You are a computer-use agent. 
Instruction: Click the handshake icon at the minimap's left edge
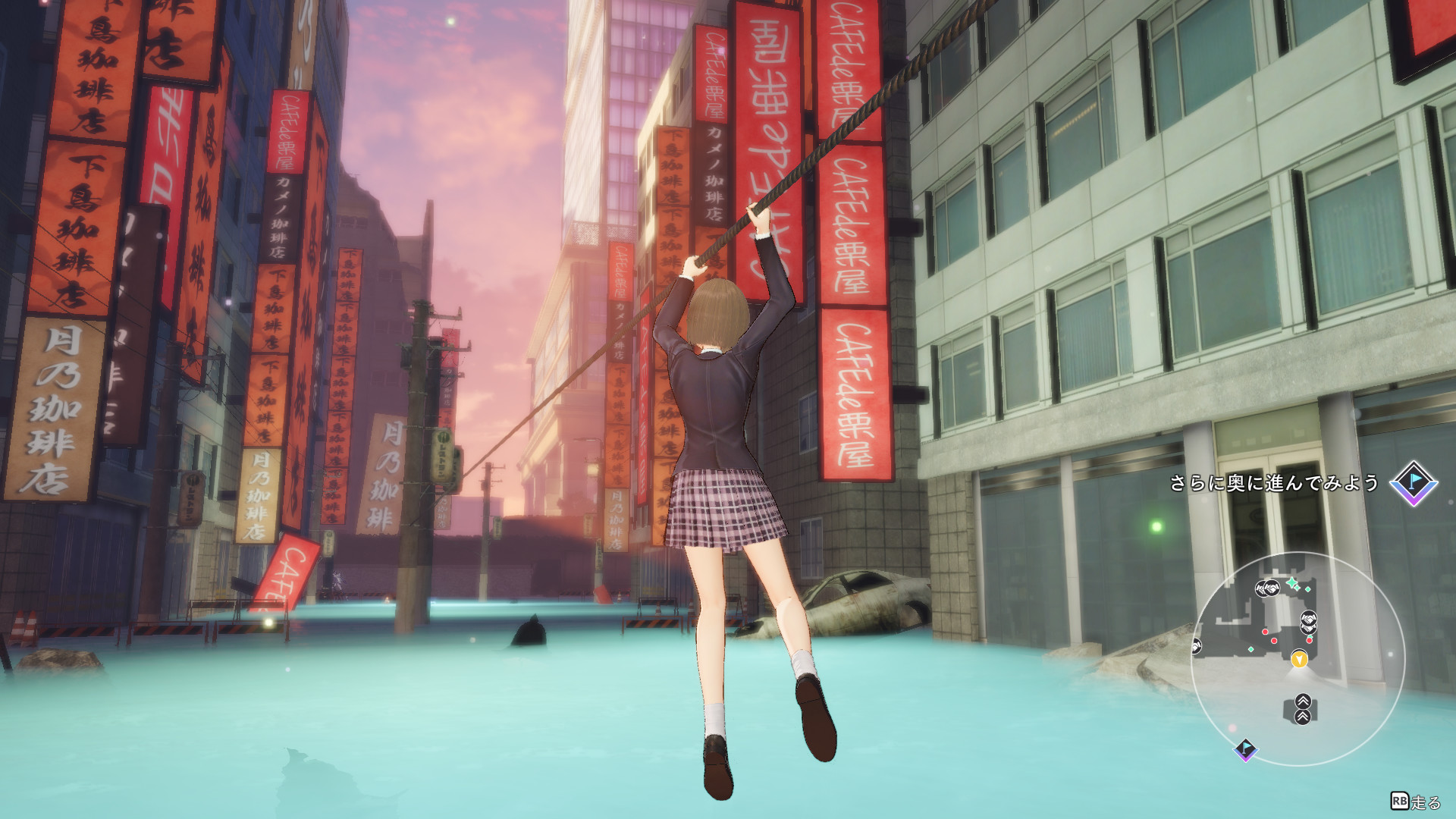1197,646
